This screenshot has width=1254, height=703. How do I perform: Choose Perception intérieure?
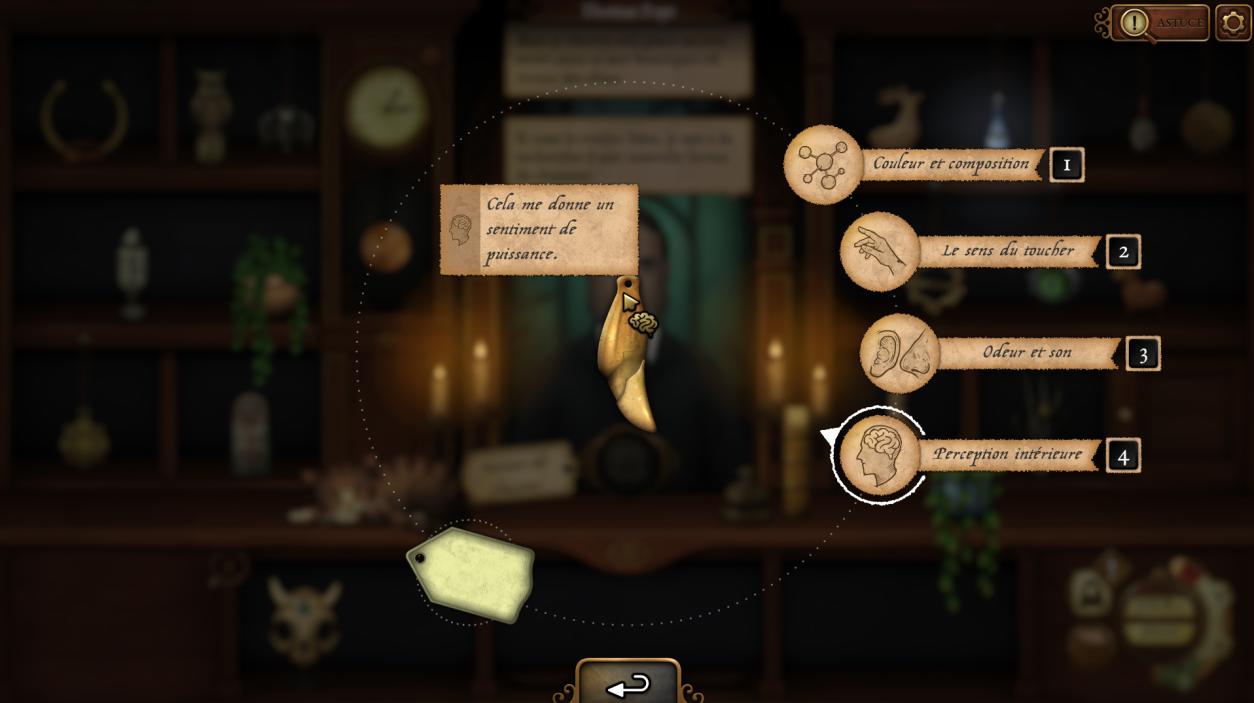point(879,456)
